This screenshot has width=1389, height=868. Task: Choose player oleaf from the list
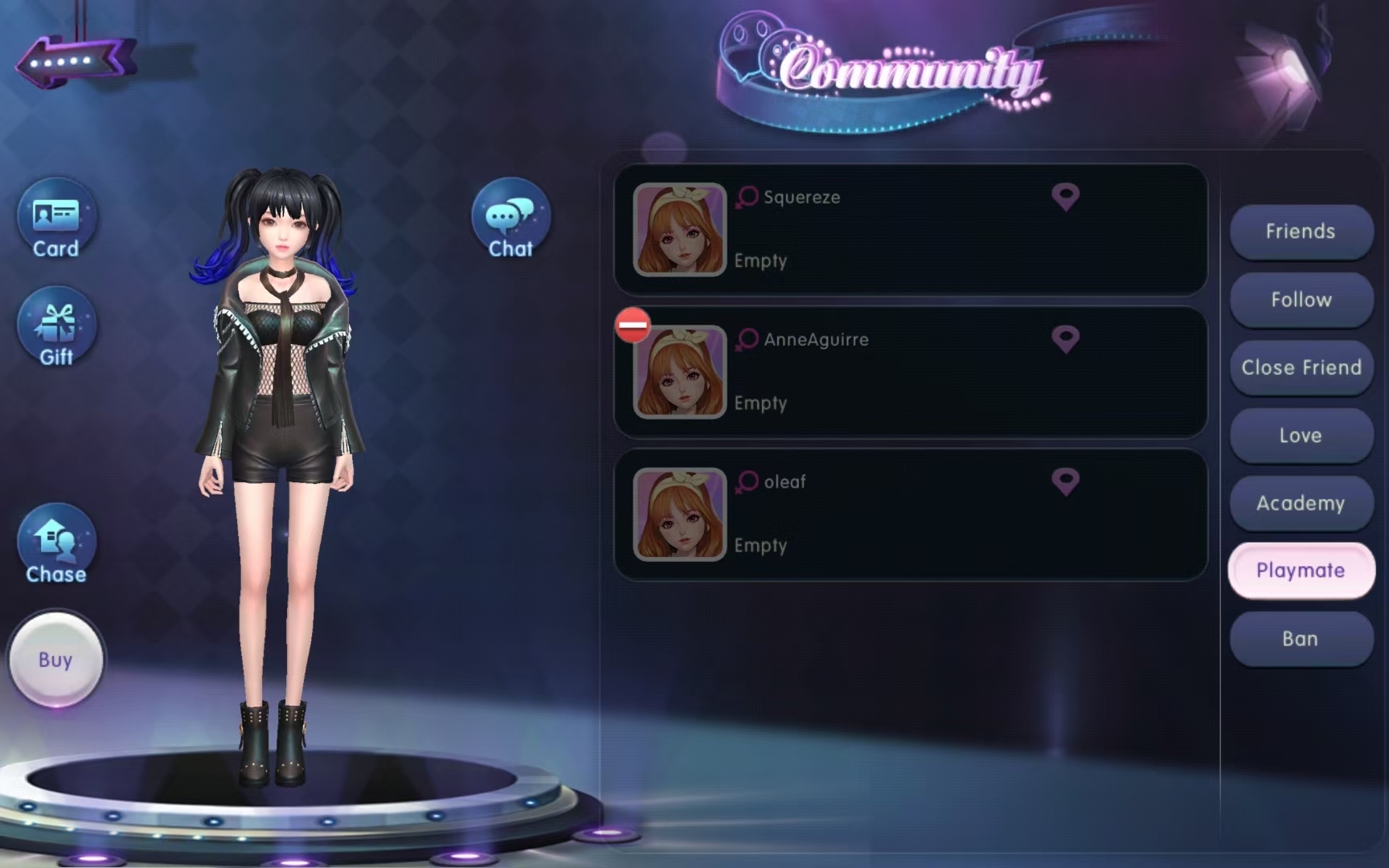[910, 514]
